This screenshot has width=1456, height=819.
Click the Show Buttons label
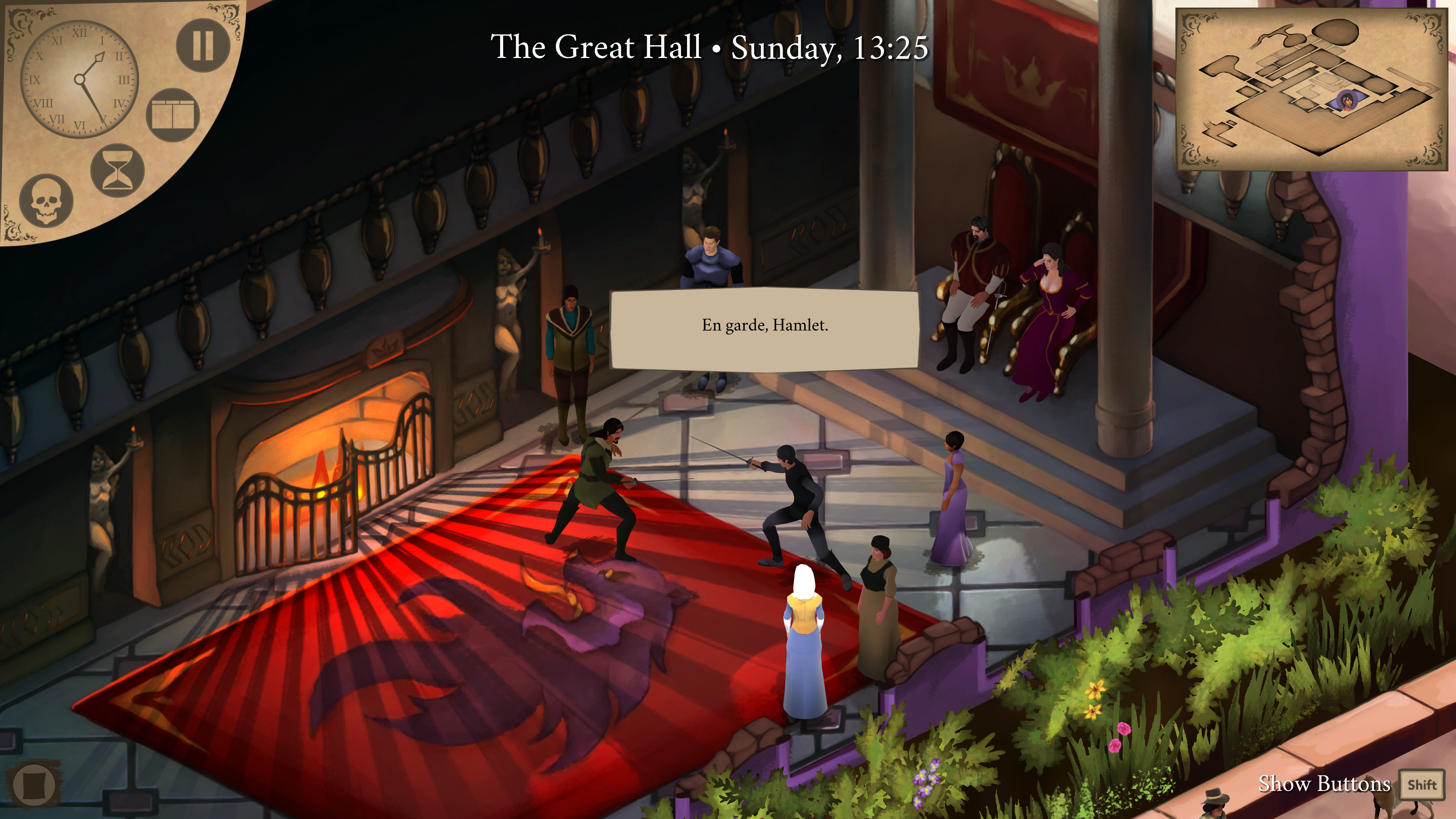pos(1324,784)
